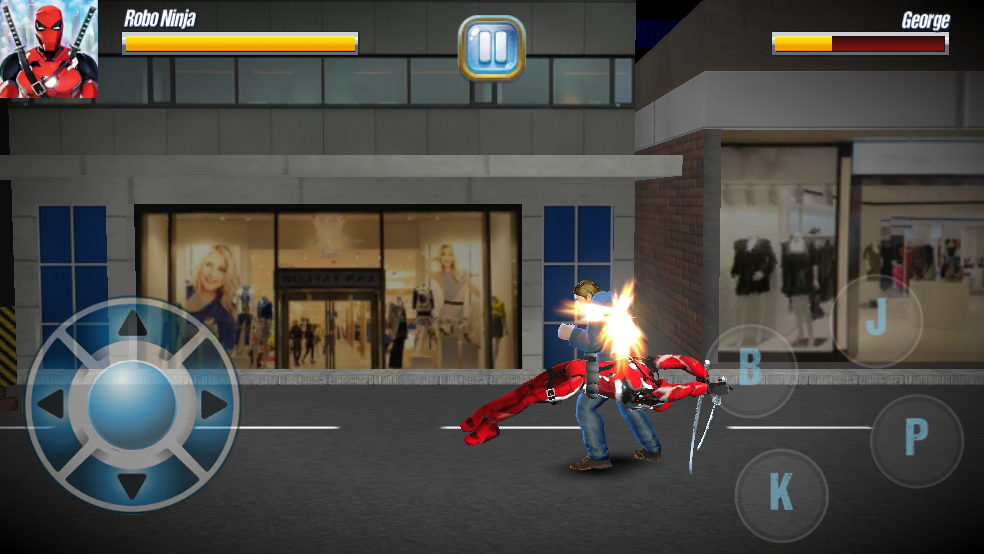Image resolution: width=984 pixels, height=554 pixels.
Task: Tap the d-pad right arrow
Action: pyautogui.click(x=212, y=405)
